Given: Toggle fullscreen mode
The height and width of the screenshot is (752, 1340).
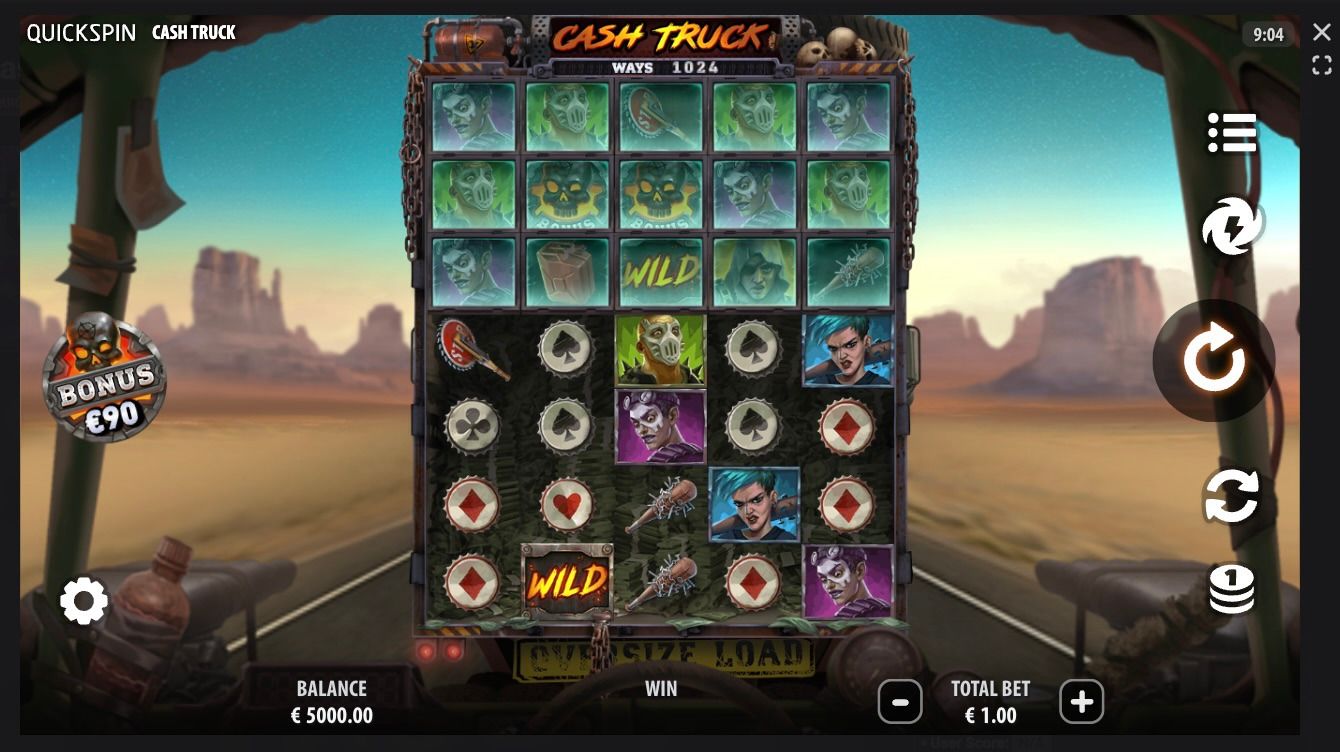Looking at the screenshot, I should [x=1322, y=66].
